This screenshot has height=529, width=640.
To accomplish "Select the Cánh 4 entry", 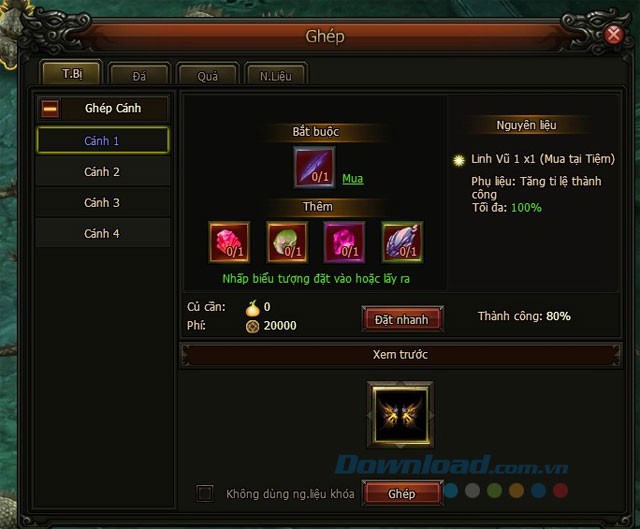I will click(102, 234).
